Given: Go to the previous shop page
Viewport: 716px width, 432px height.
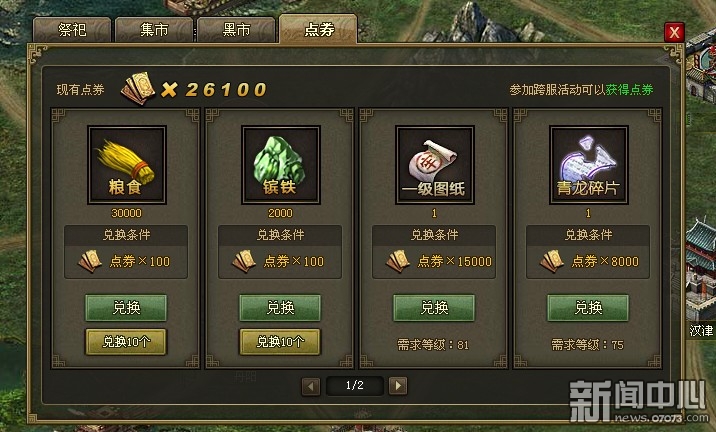Looking at the screenshot, I should tap(311, 385).
